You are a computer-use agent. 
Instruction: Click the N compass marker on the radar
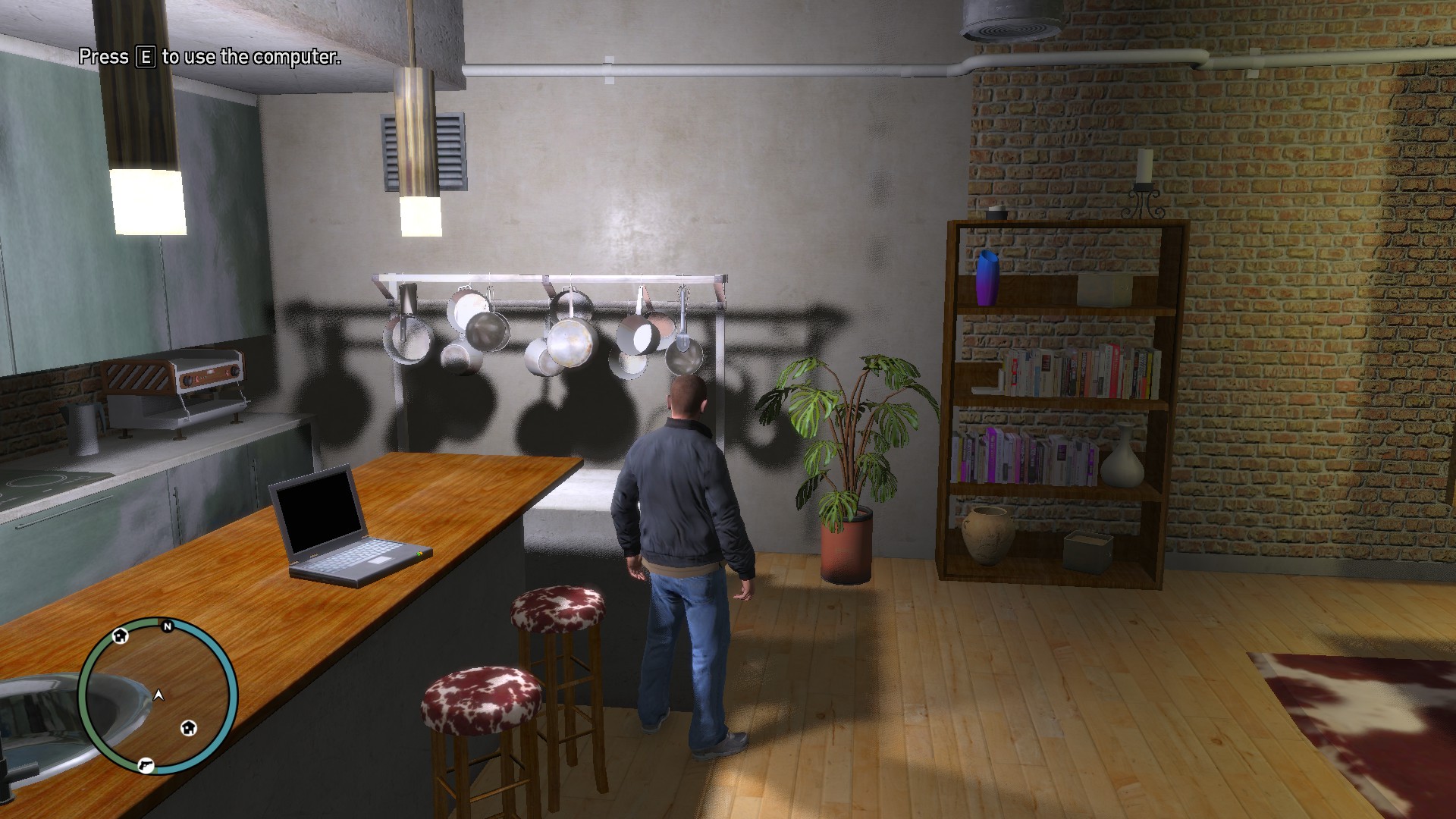point(167,626)
